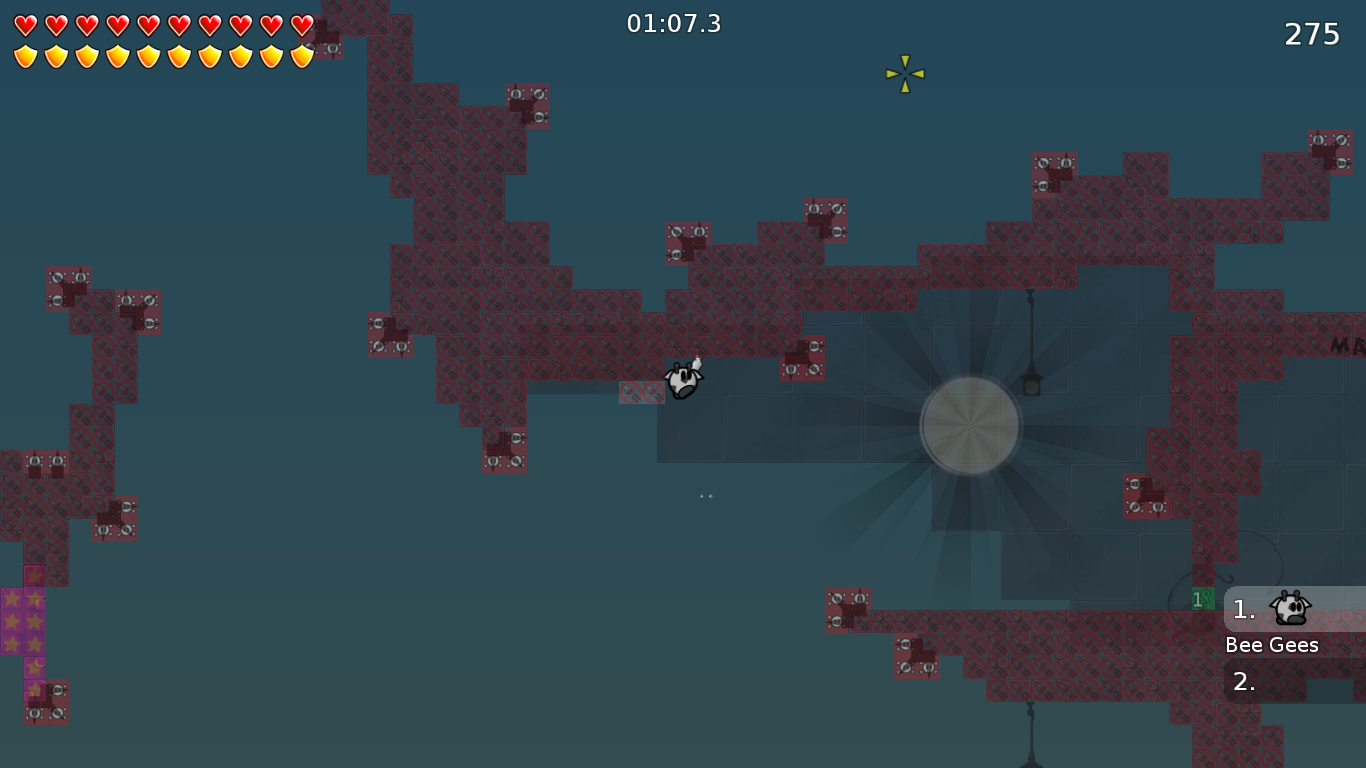Click the Bee Gees player name

[1272, 645]
